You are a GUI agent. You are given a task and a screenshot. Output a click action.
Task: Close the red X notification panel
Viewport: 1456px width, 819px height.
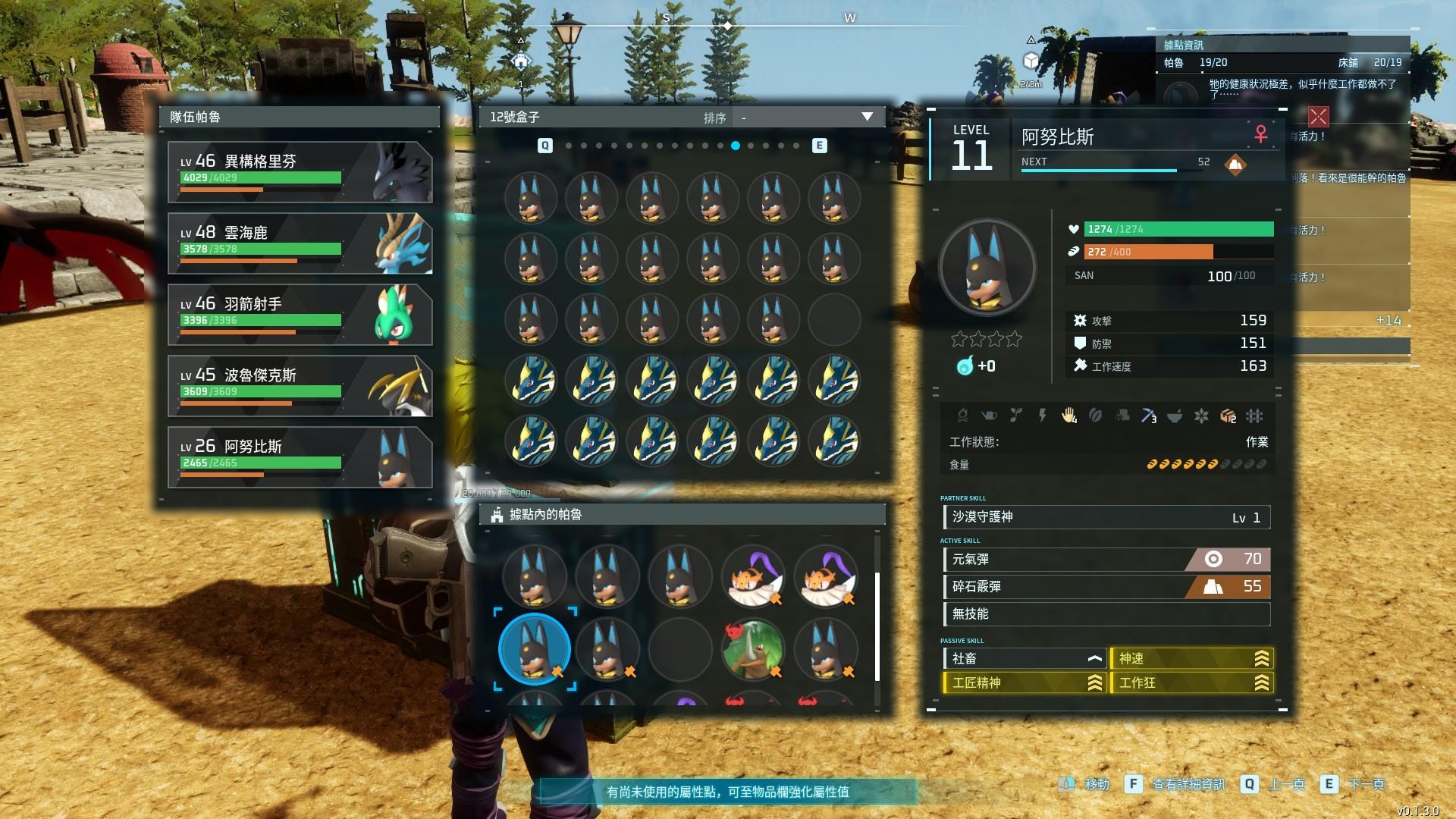1318,116
